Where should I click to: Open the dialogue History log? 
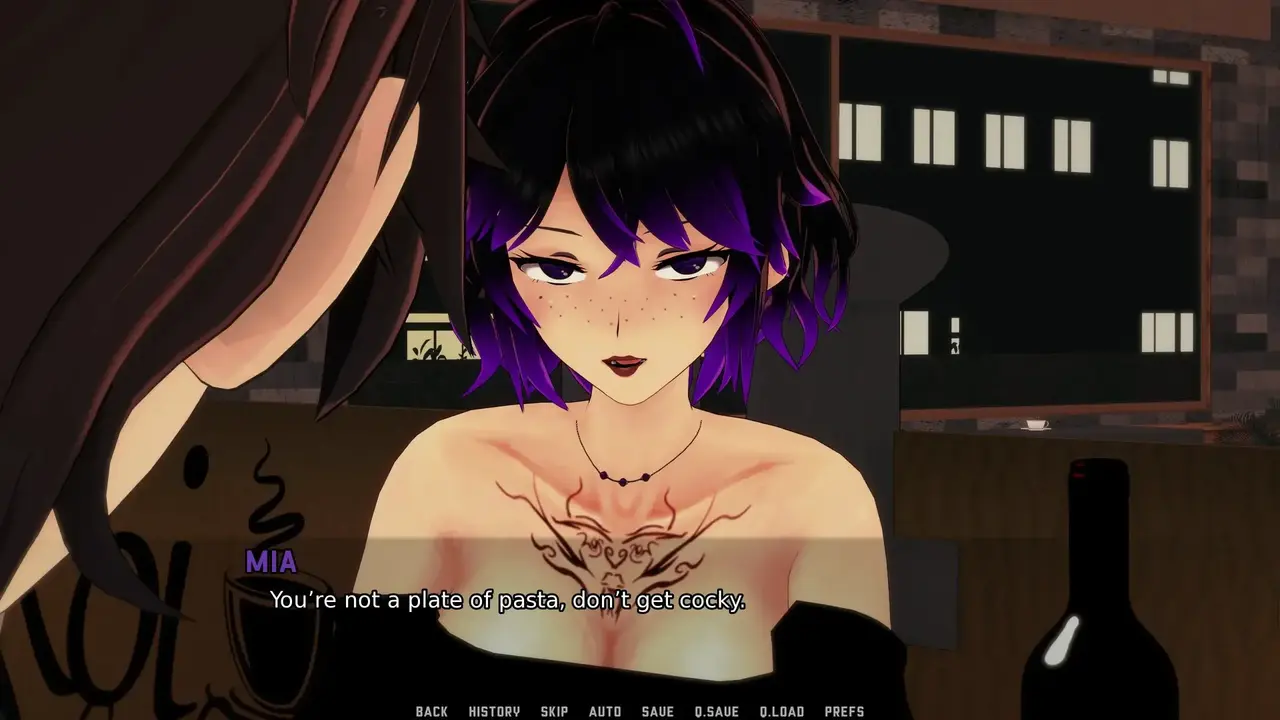pyautogui.click(x=494, y=711)
